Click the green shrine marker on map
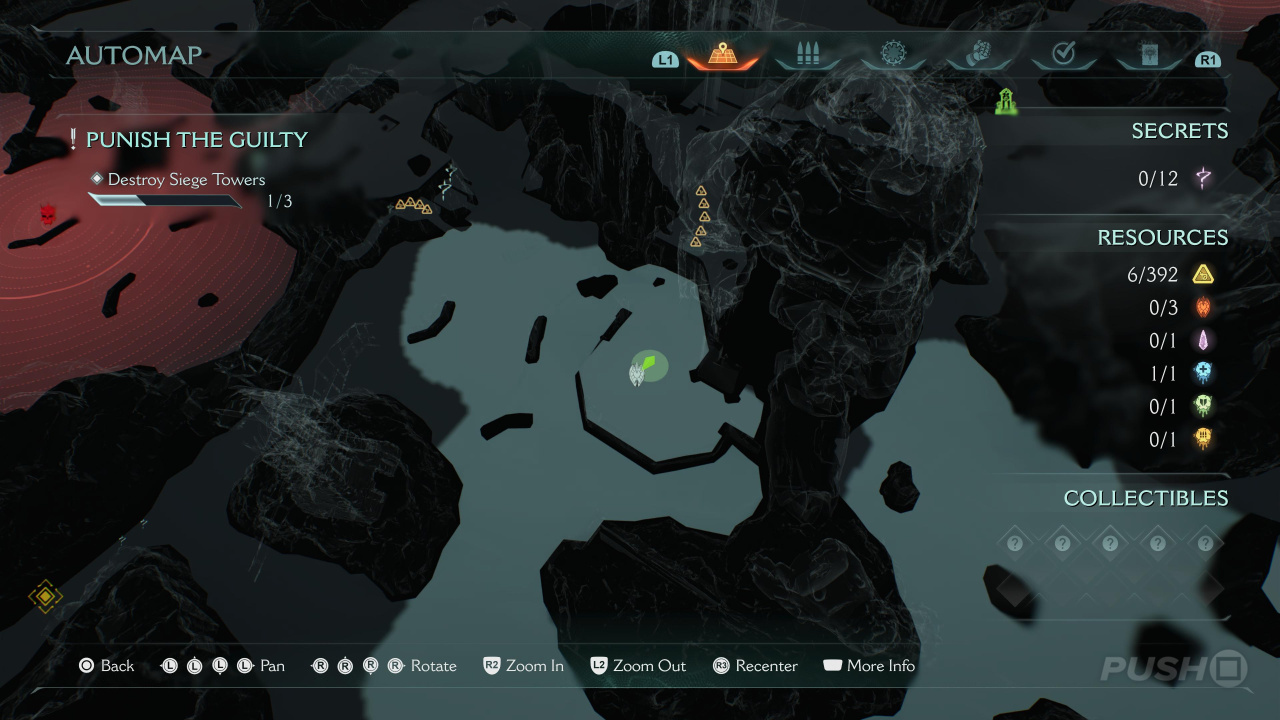 coord(1006,101)
